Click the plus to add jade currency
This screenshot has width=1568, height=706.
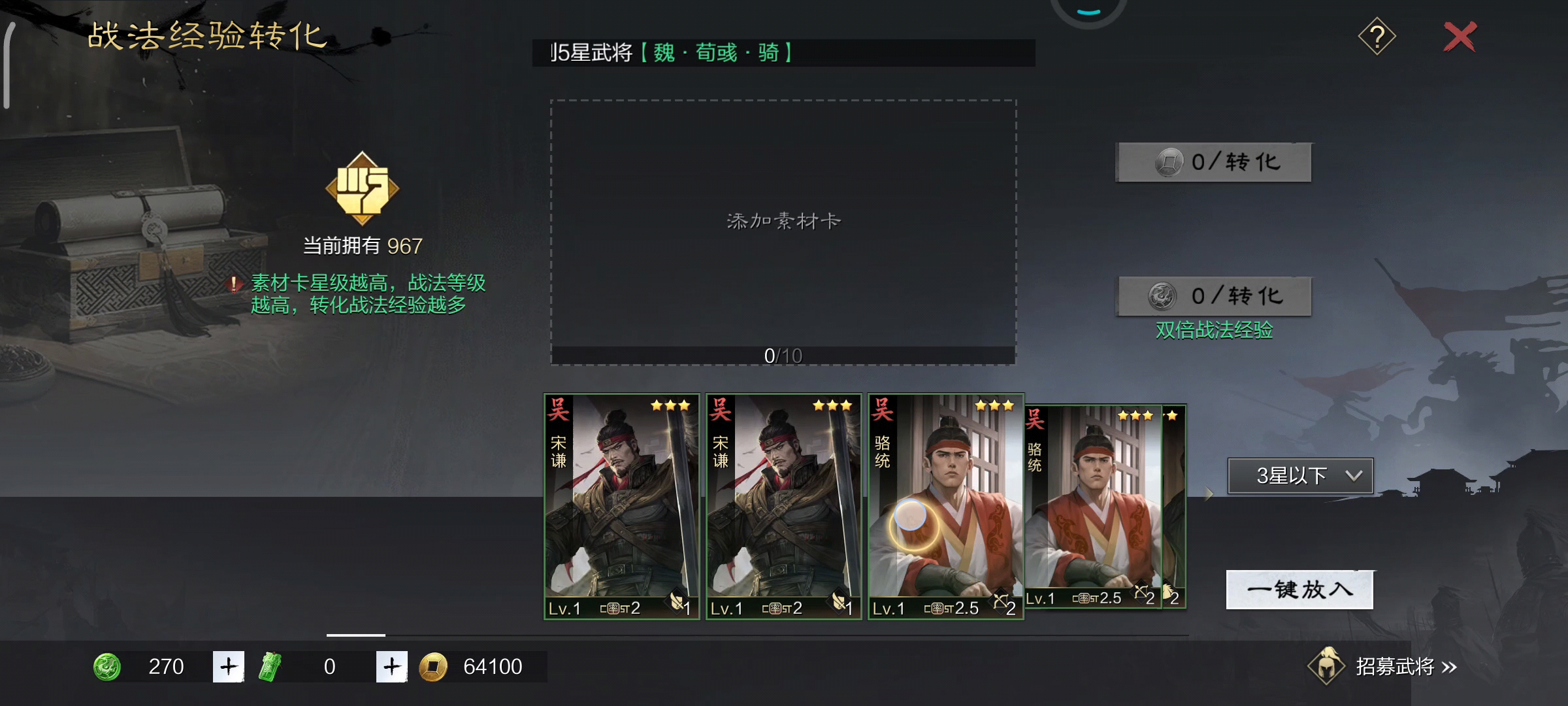tap(228, 667)
